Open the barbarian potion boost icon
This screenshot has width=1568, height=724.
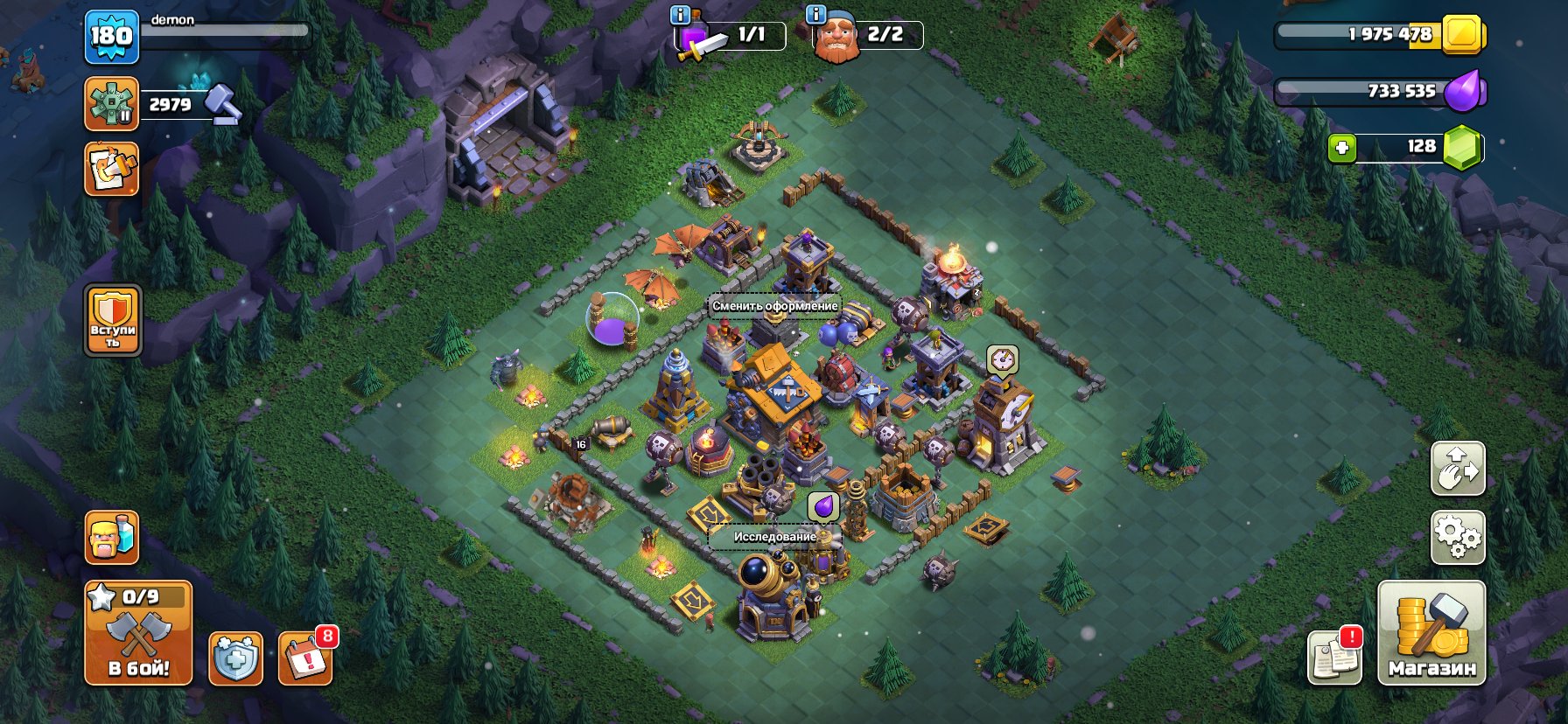tap(111, 539)
